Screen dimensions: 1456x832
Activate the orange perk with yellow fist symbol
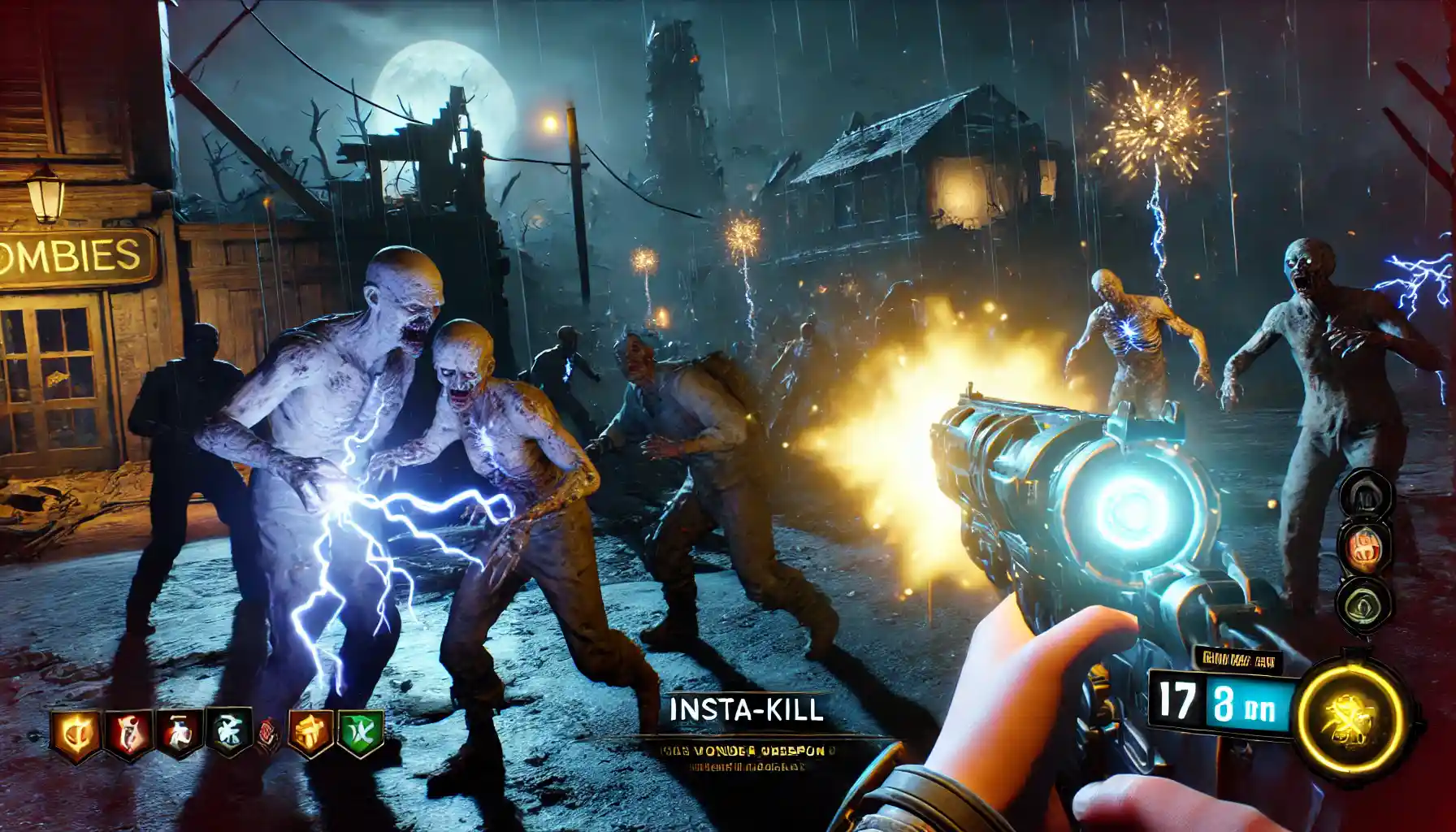tap(310, 733)
